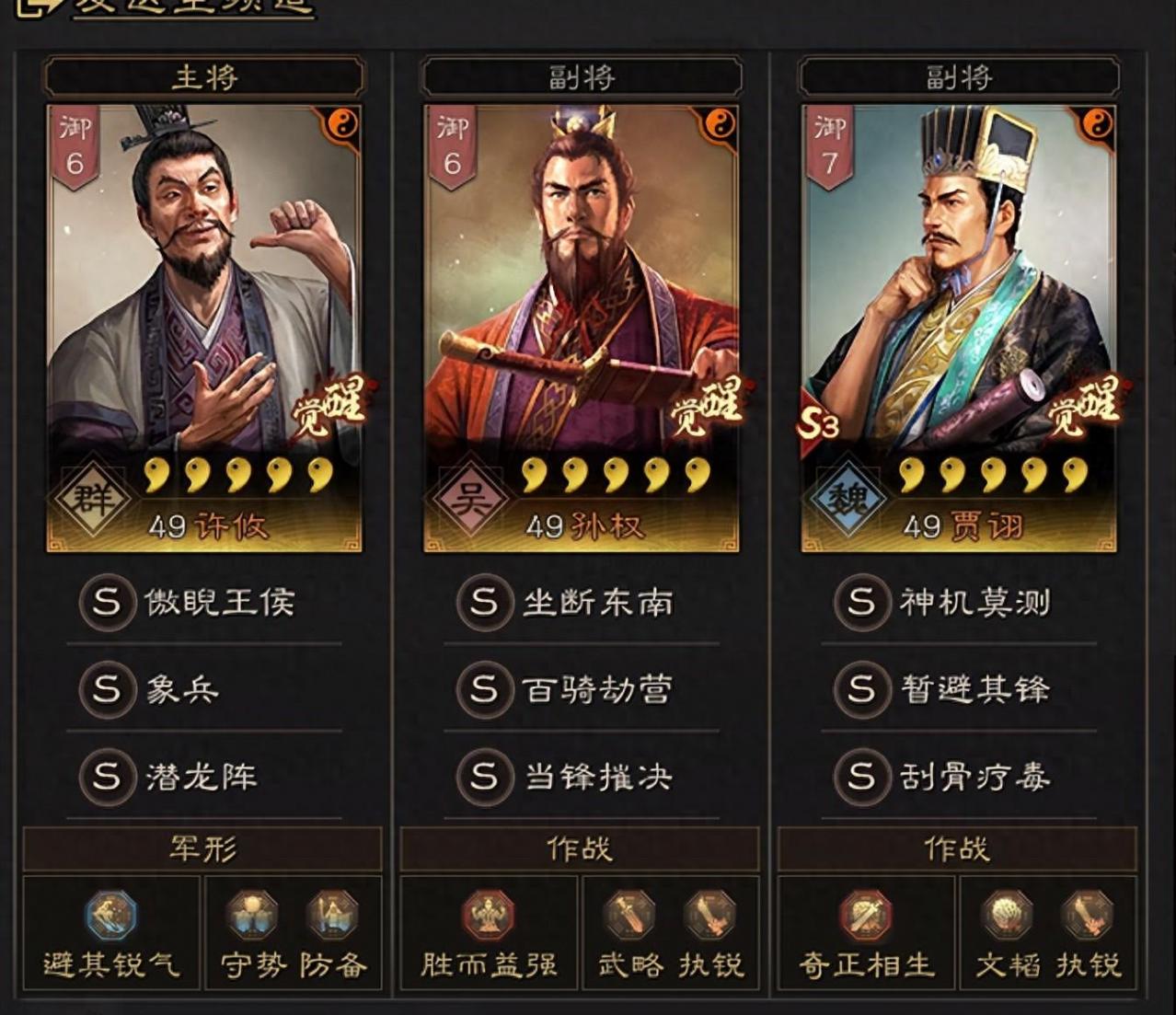
Task: Select the Jia Xu (贾诩) general card
Action: [958, 327]
